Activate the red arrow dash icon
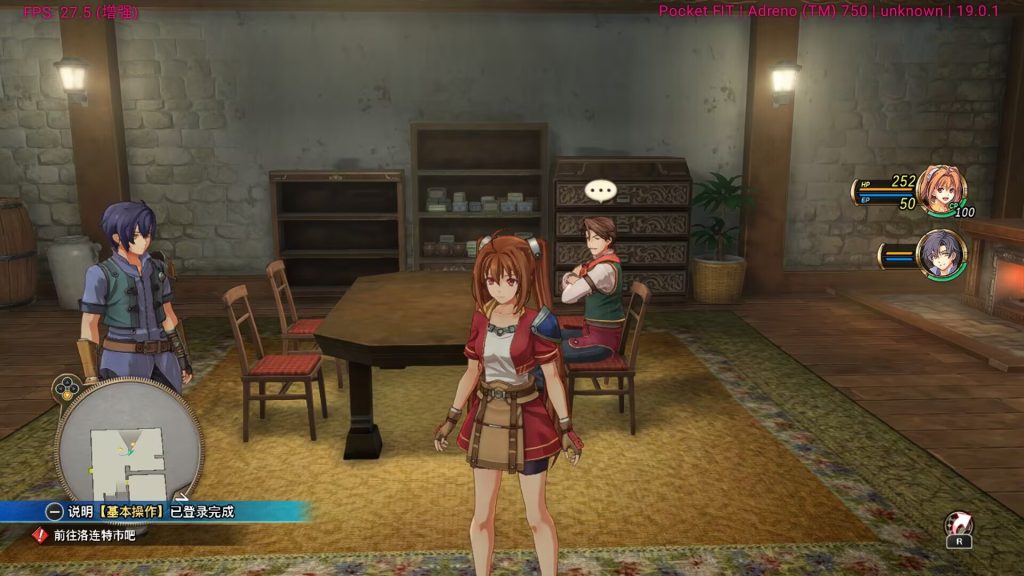 pos(957,524)
